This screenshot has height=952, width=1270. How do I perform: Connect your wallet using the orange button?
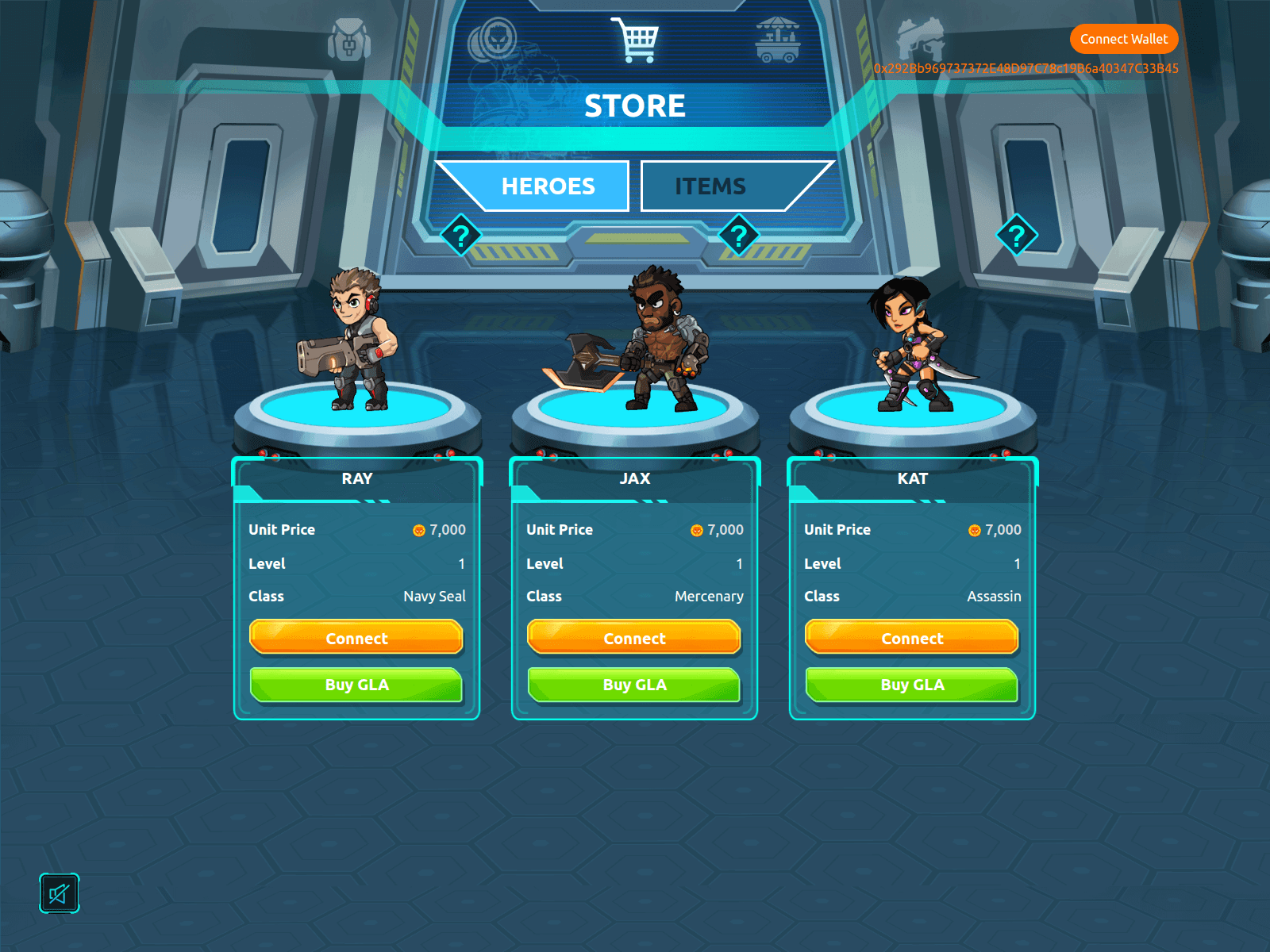tap(1123, 39)
